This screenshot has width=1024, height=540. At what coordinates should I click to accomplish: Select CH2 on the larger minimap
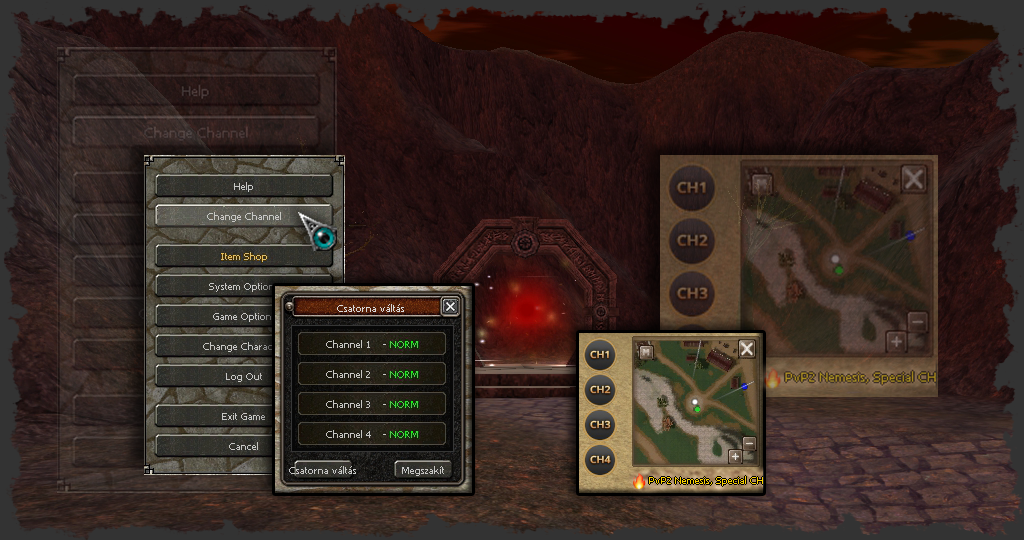tap(692, 241)
